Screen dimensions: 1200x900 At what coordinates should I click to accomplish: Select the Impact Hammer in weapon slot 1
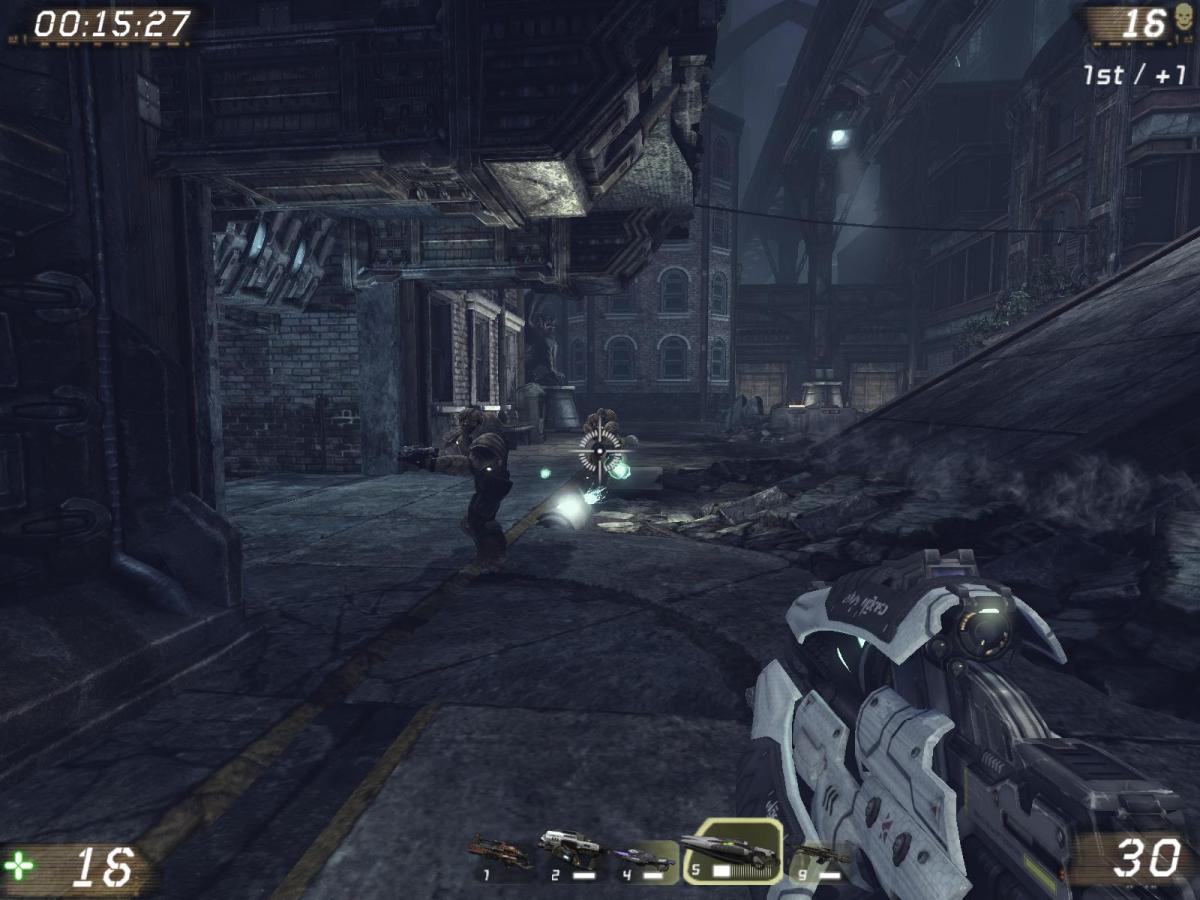[x=499, y=856]
